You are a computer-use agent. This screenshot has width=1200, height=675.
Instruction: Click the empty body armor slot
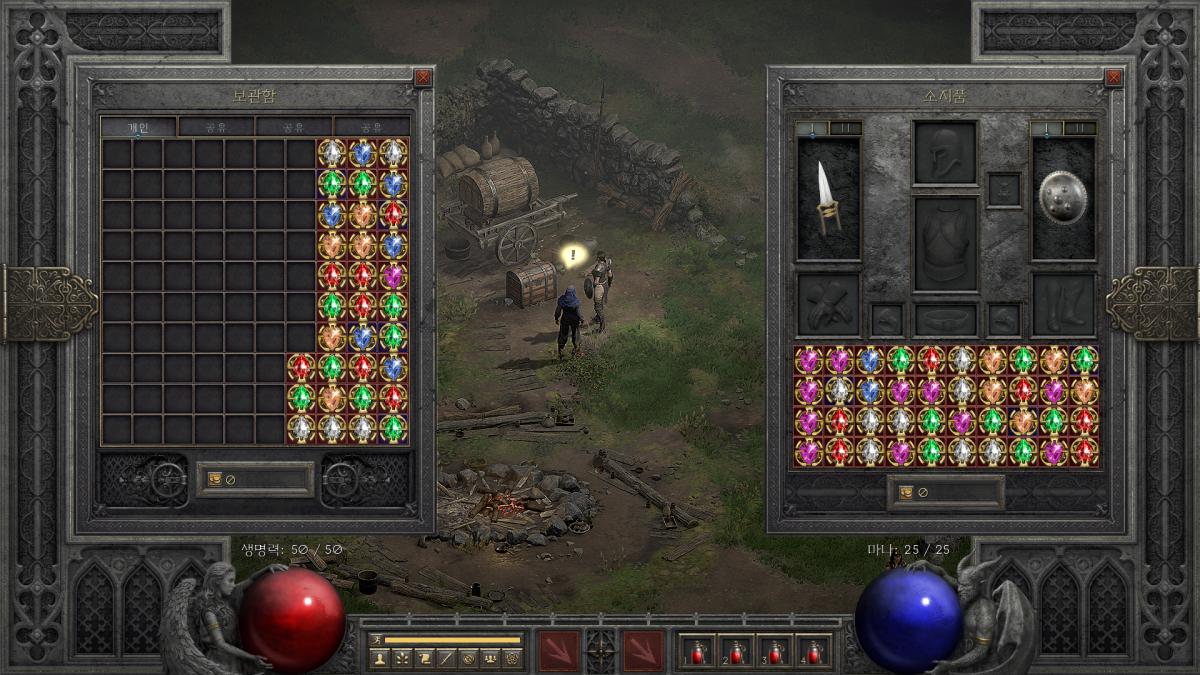coord(945,244)
